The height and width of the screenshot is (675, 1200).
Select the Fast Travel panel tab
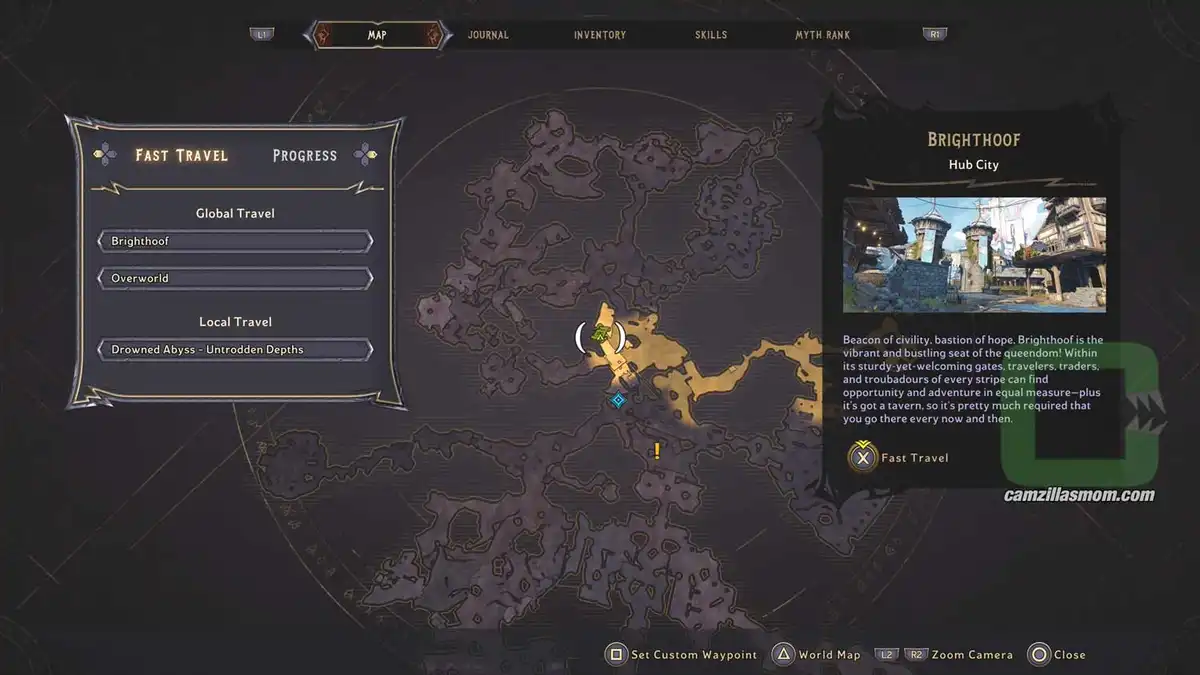pyautogui.click(x=182, y=155)
